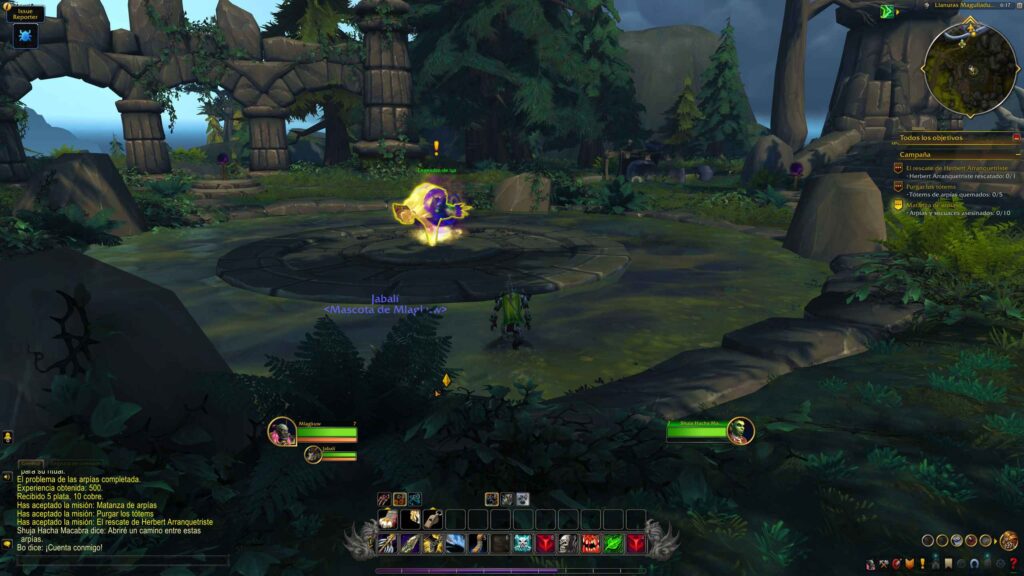
Task: Use the green leaf ability
Action: [612, 543]
